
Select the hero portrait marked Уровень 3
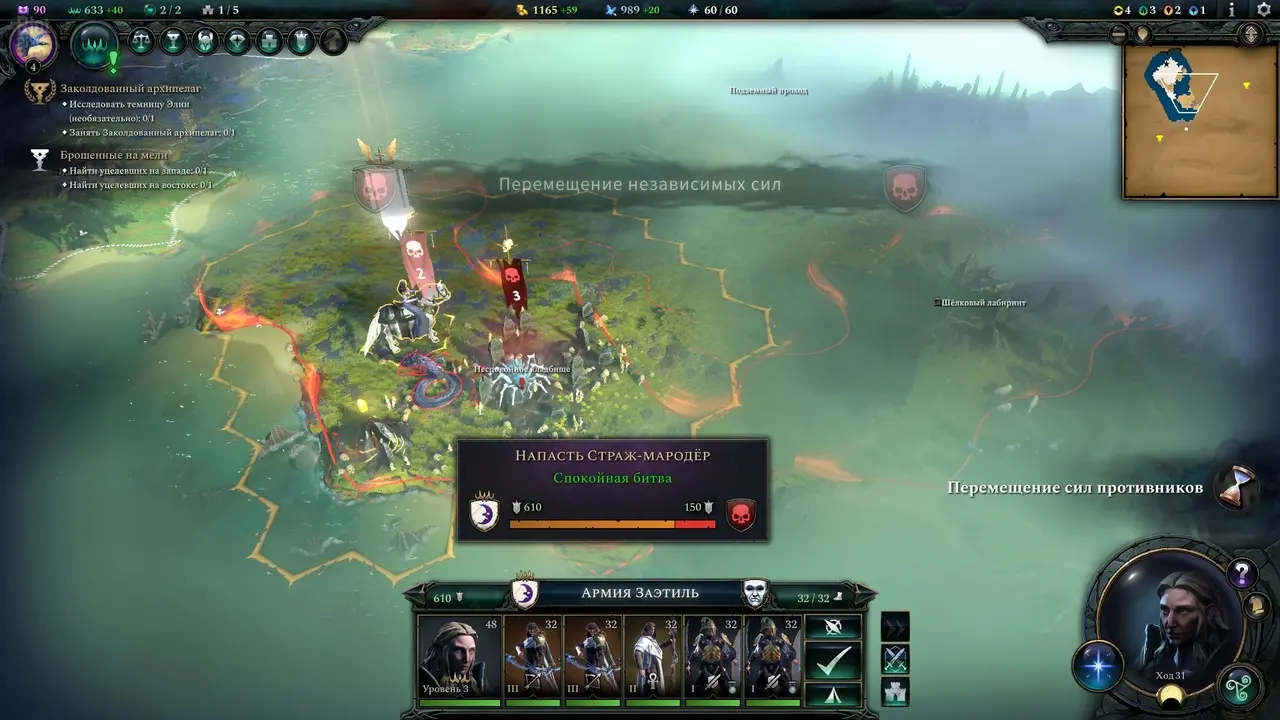point(458,656)
